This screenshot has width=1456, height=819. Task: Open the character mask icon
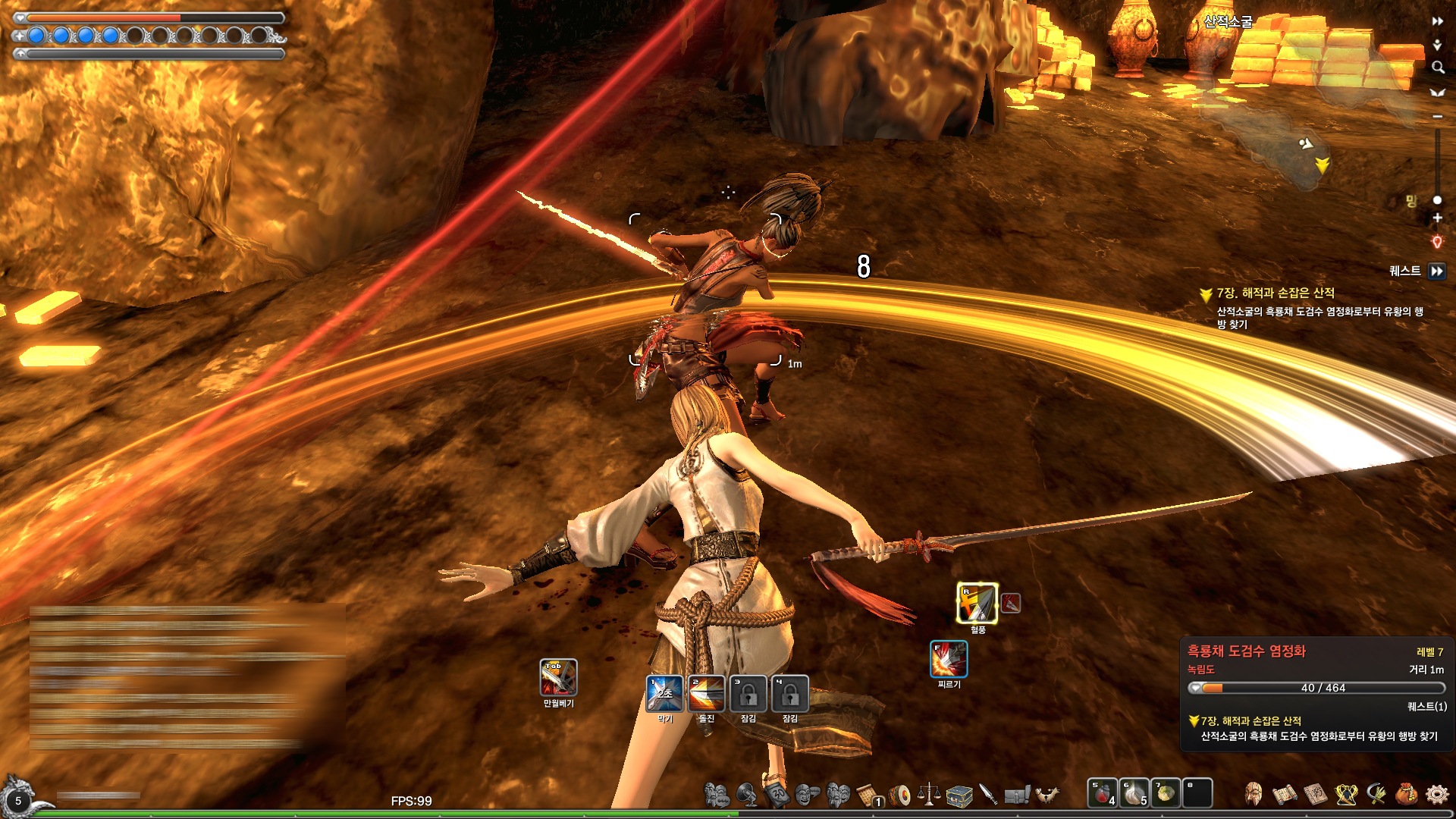(x=1254, y=794)
